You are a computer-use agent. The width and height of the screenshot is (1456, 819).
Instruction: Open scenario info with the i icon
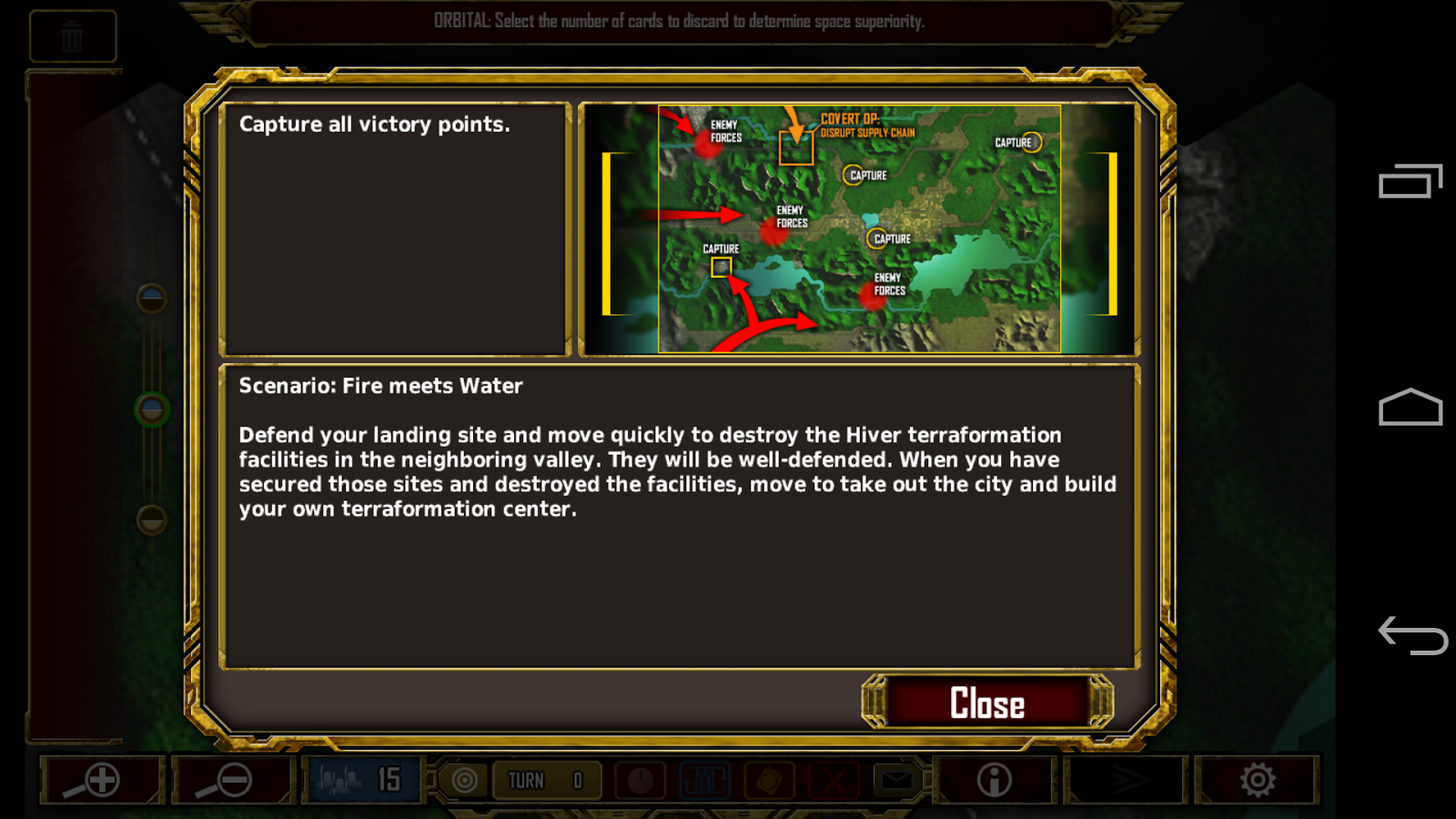992,780
